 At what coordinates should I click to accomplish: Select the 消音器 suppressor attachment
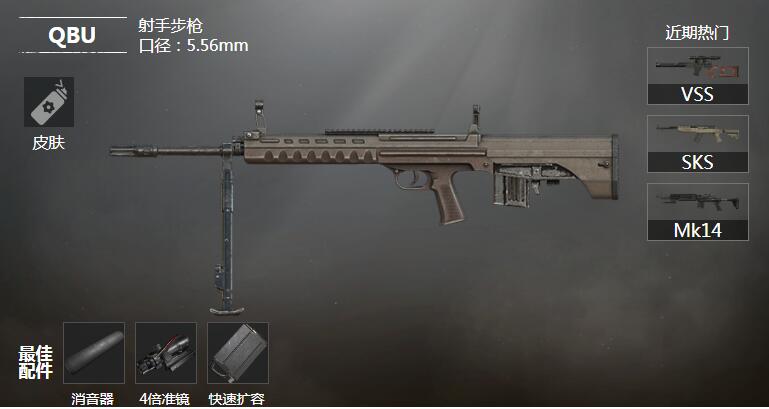coord(94,352)
